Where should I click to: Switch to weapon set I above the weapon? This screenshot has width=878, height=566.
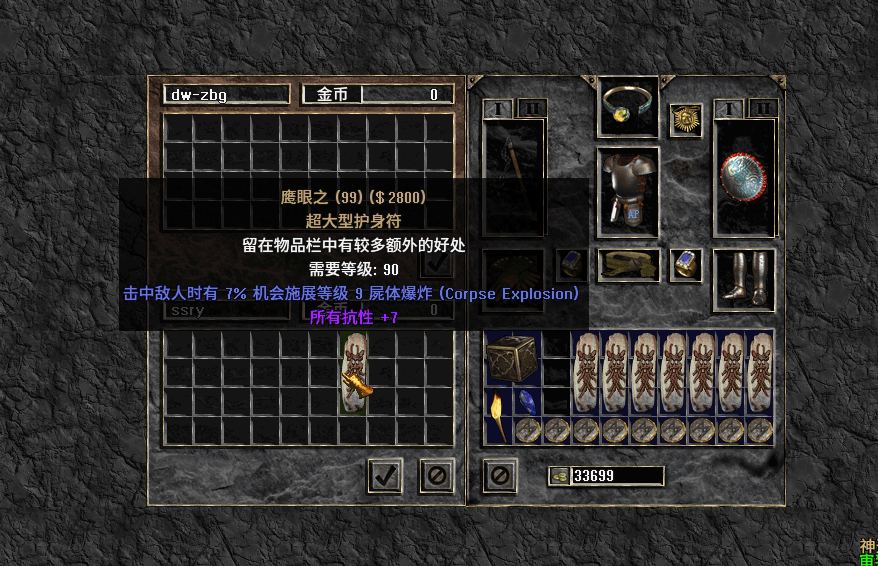[498, 108]
